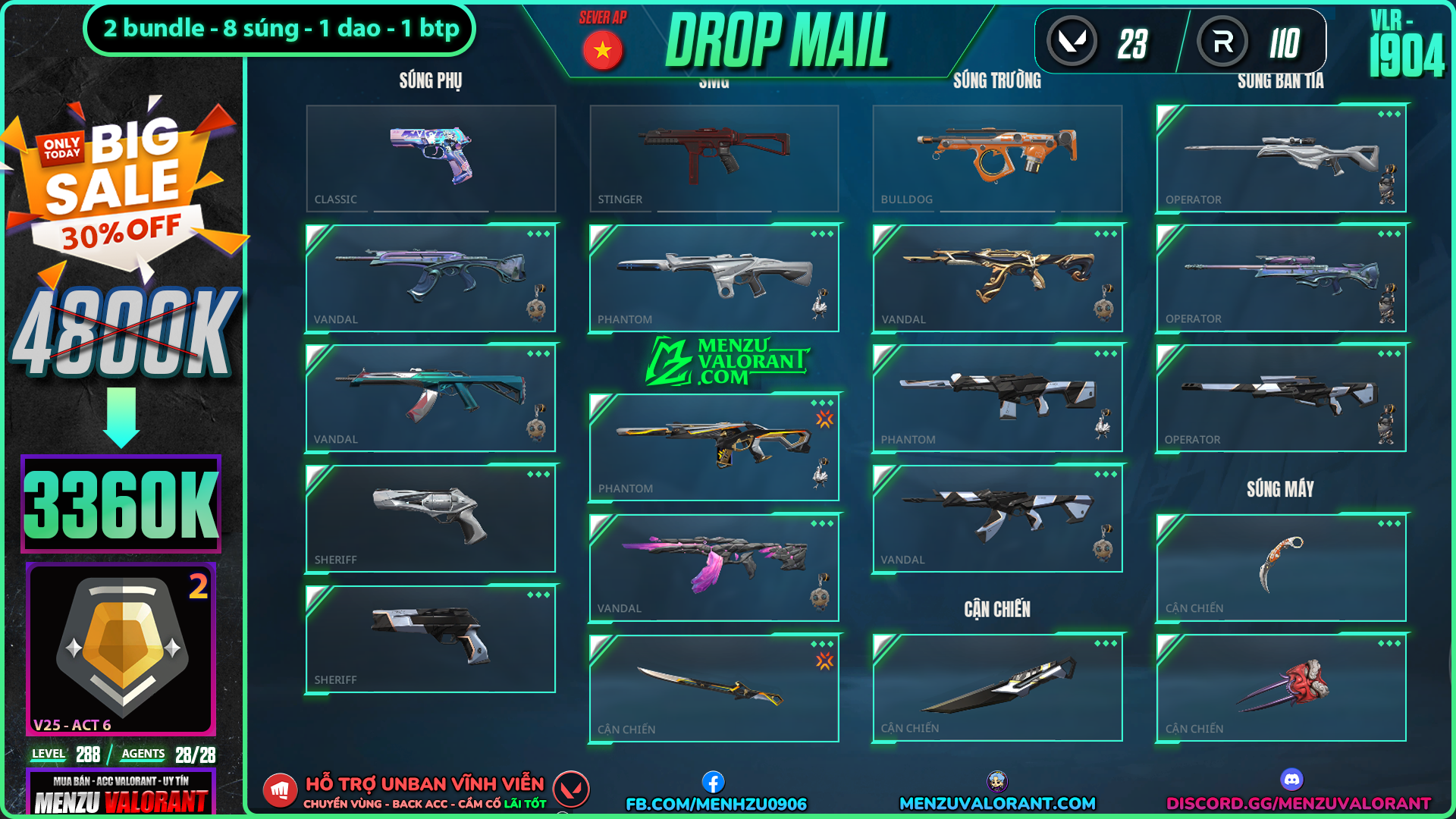Choose the red mask claw melee tile
The image size is (1456, 819).
point(1281,687)
